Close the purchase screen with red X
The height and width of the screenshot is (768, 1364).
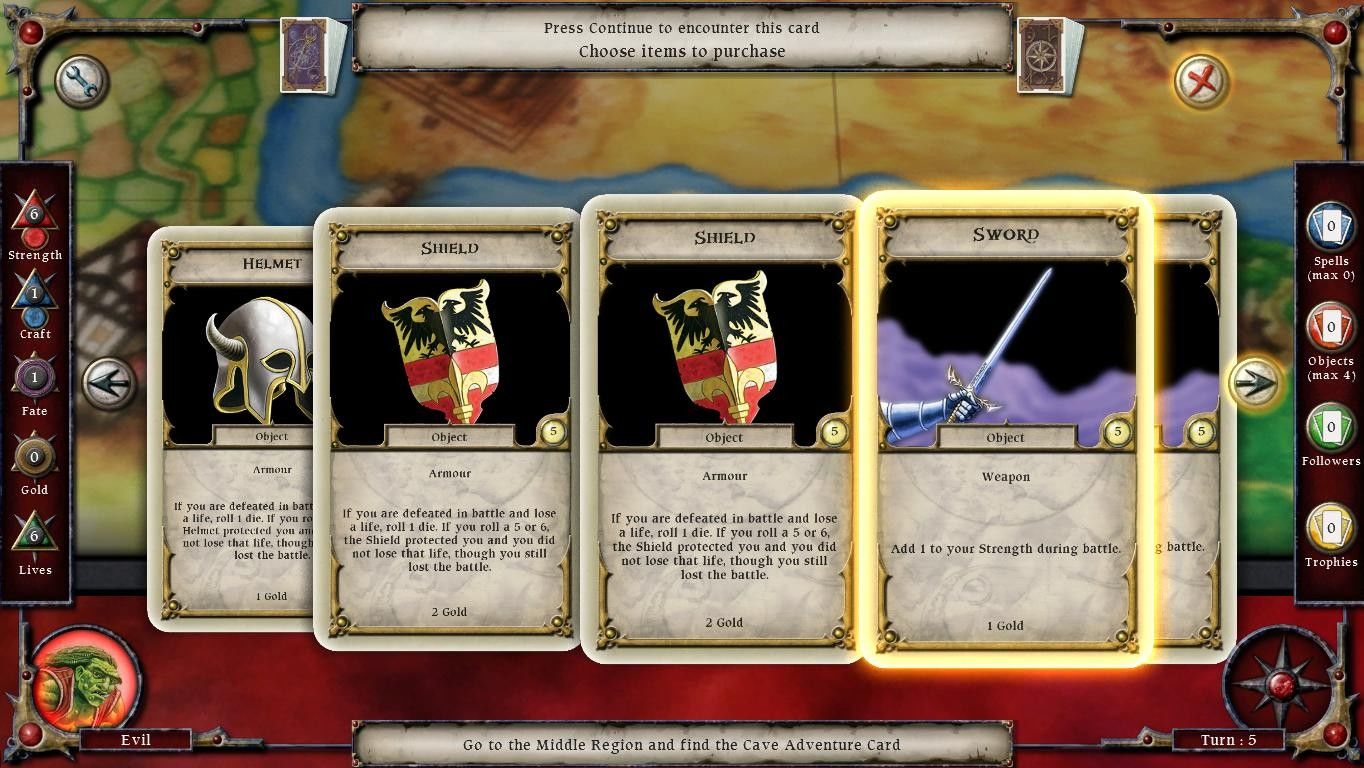tap(1200, 81)
